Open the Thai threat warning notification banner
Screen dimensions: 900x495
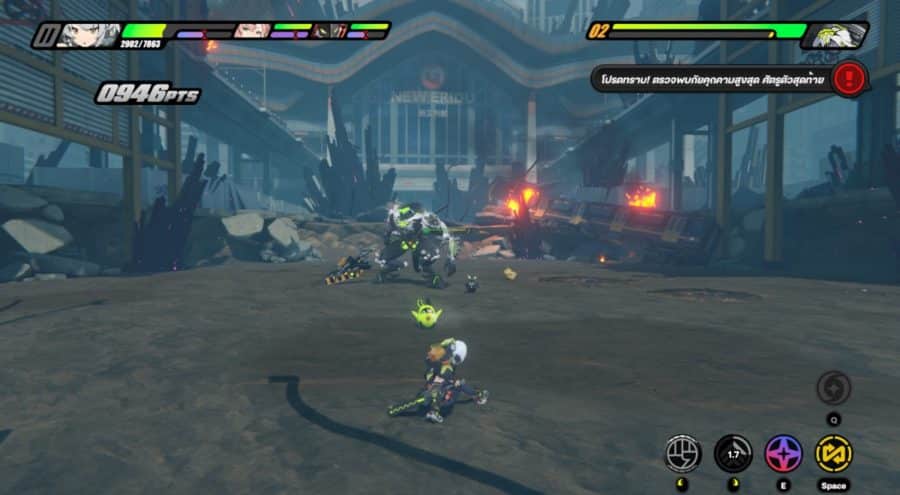[712, 78]
